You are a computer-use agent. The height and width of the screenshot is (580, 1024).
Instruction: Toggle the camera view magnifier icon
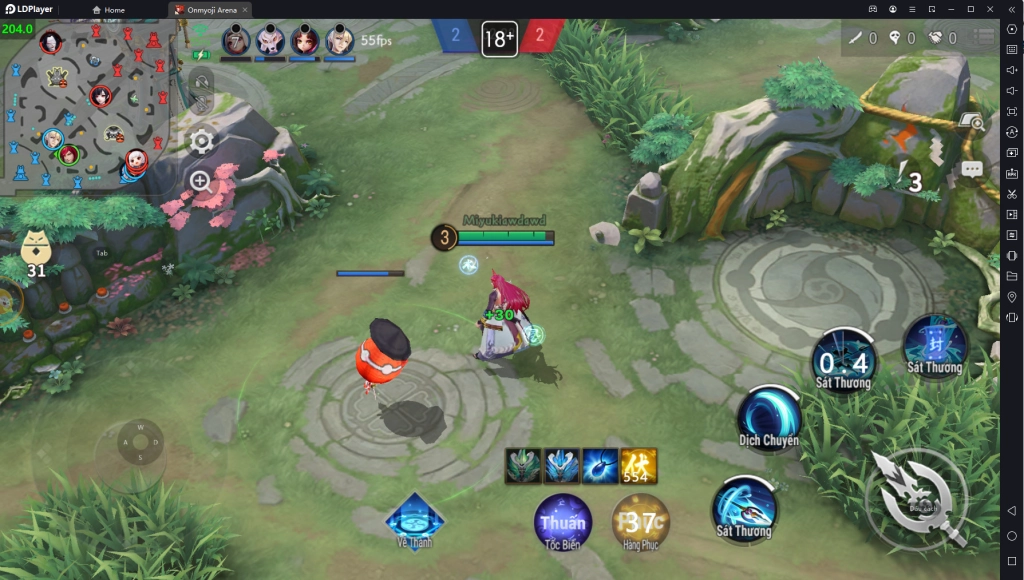(x=970, y=122)
